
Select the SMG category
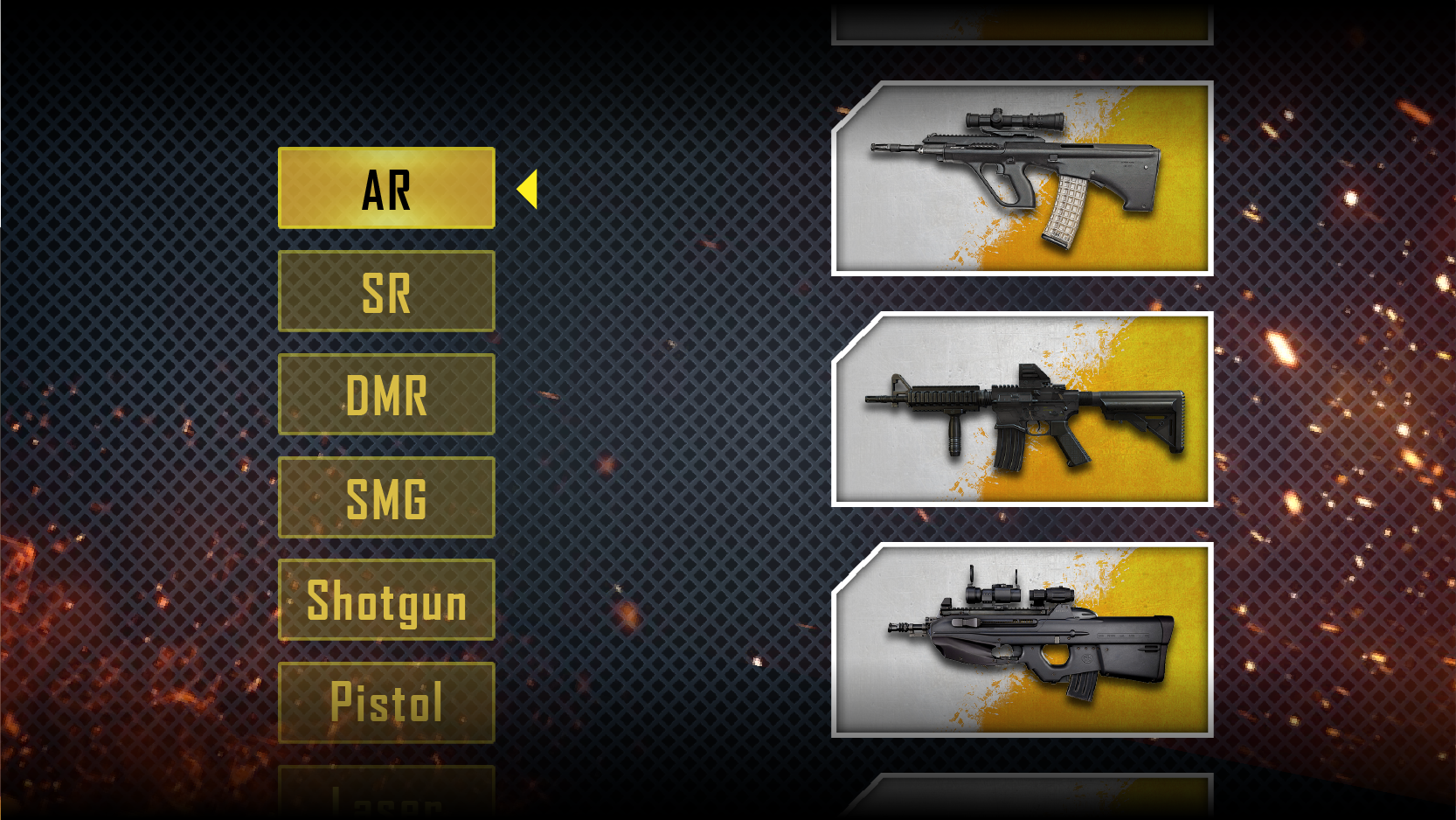(x=385, y=497)
